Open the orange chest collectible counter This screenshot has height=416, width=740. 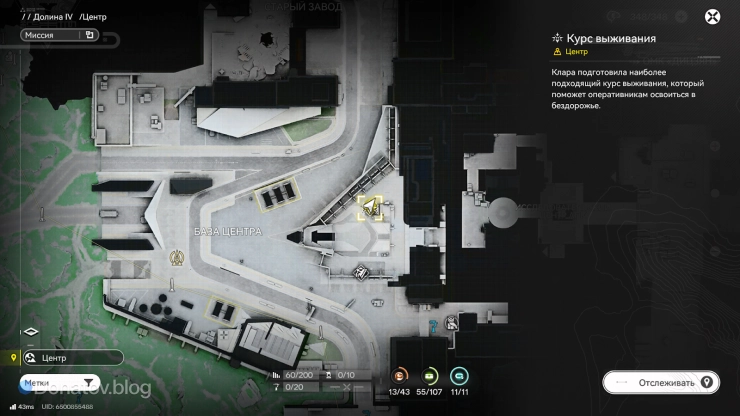400,375
